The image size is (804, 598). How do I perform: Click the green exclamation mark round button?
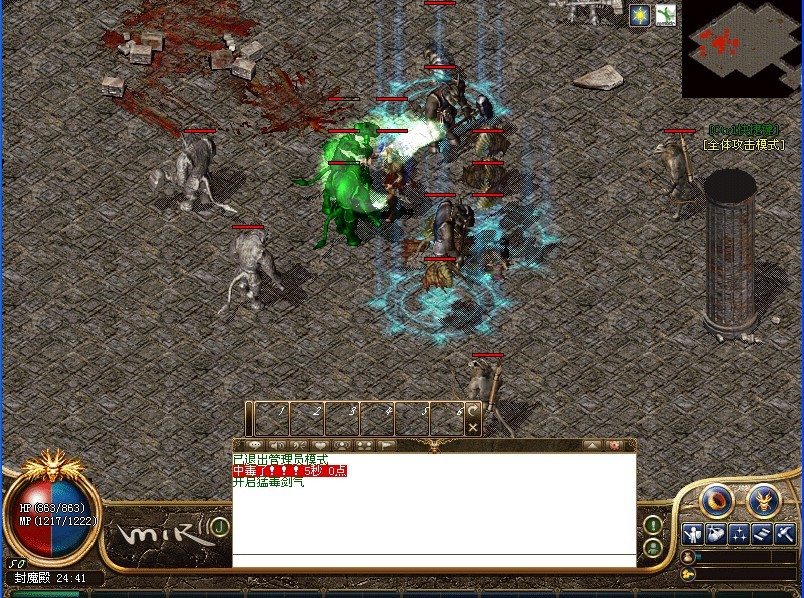click(x=652, y=524)
